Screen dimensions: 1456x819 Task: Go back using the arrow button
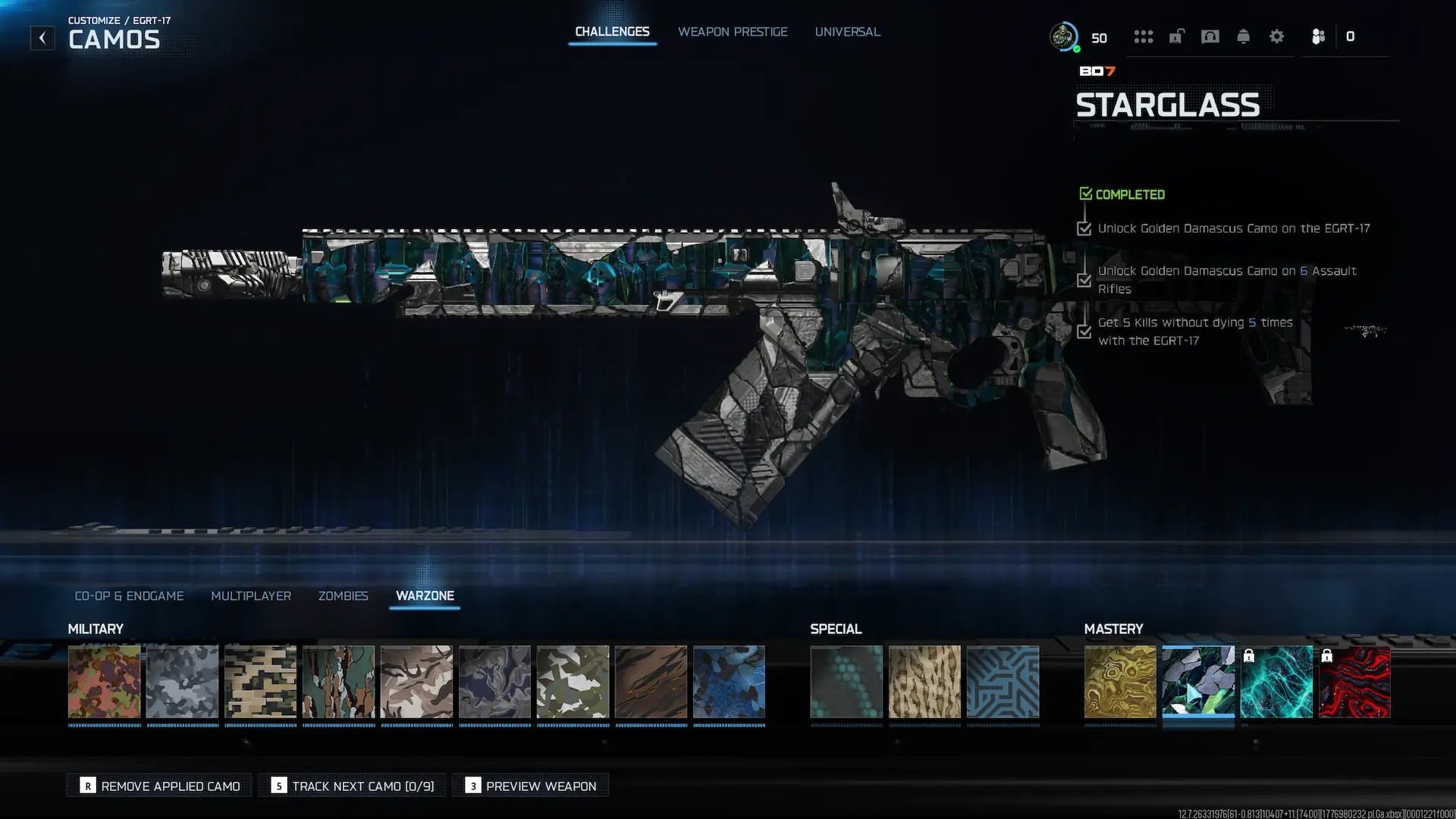[x=42, y=38]
